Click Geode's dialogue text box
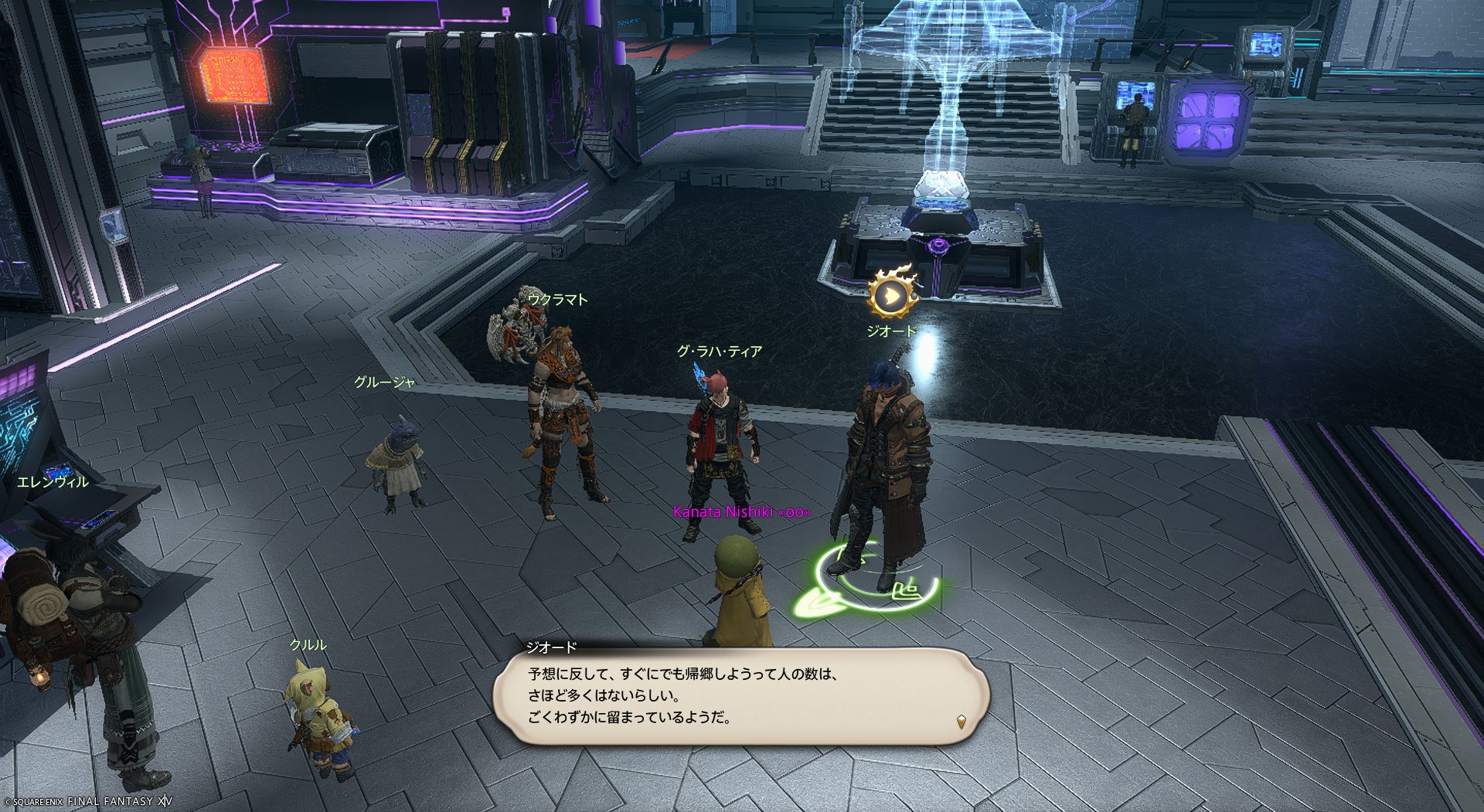The image size is (1484, 812). [740, 695]
